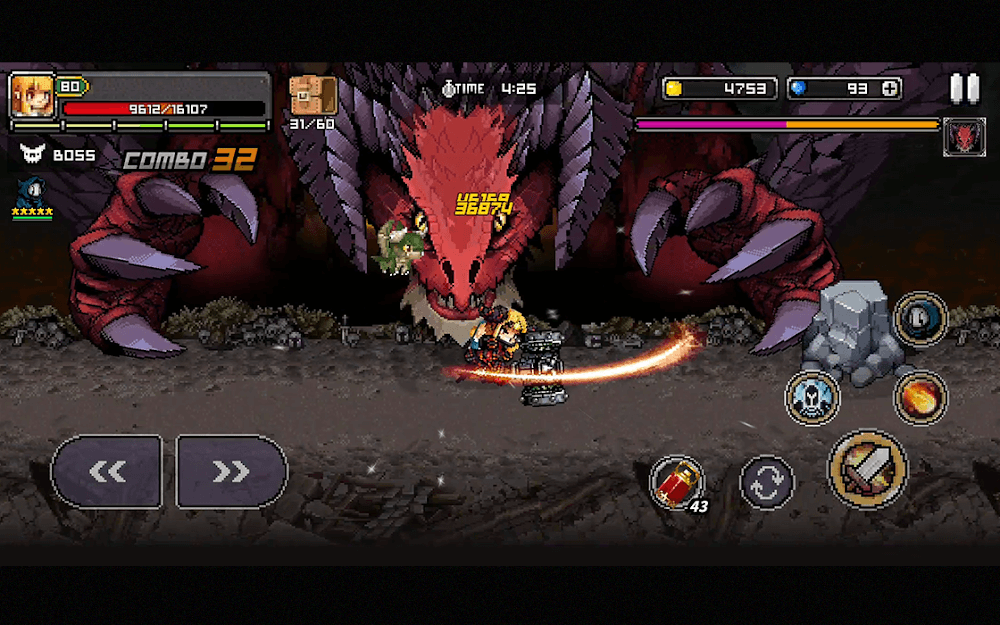
Task: Pause the game
Action: [x=964, y=89]
